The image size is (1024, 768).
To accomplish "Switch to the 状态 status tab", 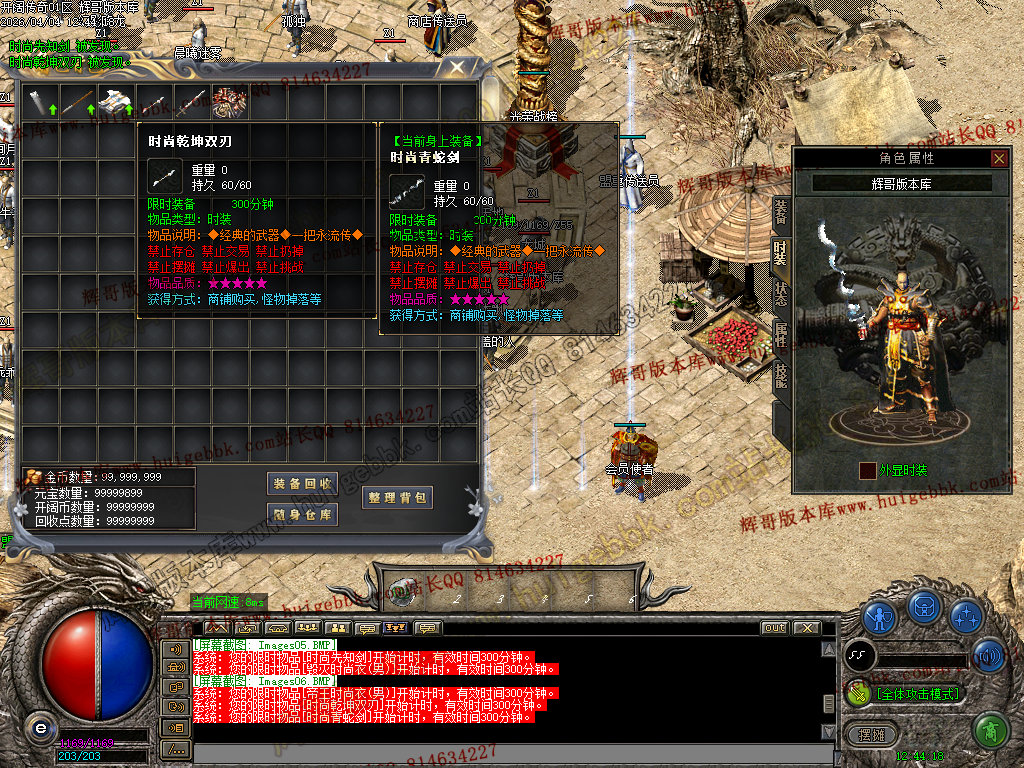I will tap(780, 295).
